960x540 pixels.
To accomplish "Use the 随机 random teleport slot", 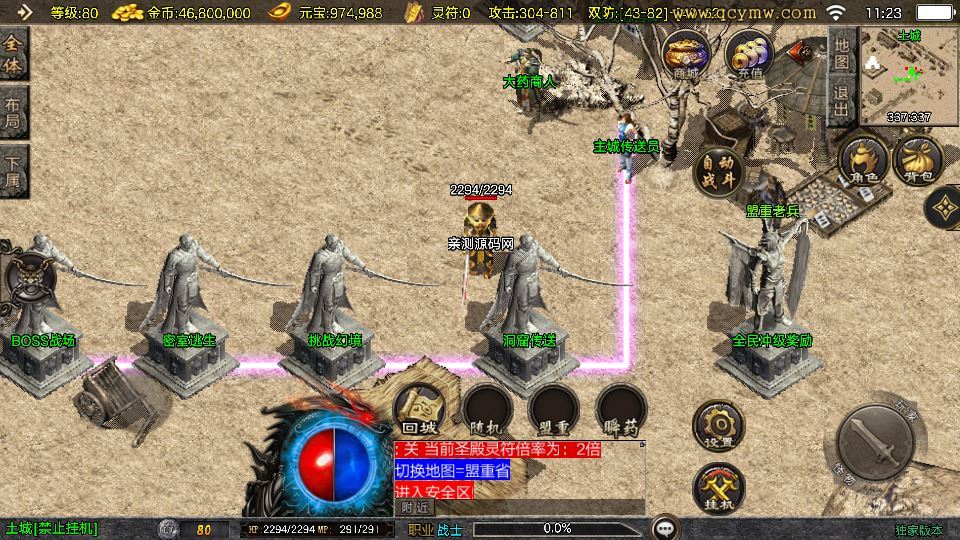I will 487,412.
